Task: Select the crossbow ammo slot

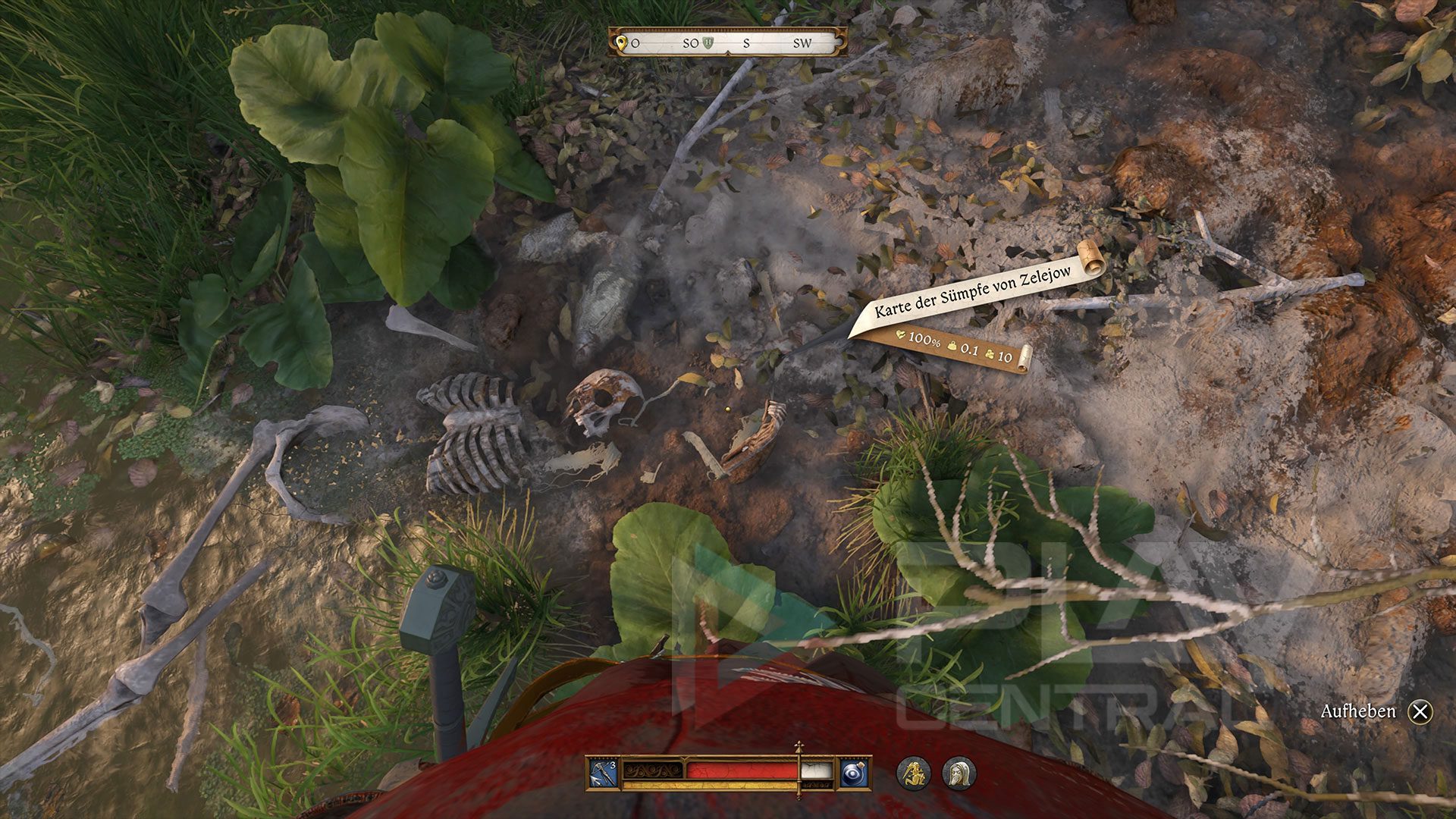Action: 604,773
